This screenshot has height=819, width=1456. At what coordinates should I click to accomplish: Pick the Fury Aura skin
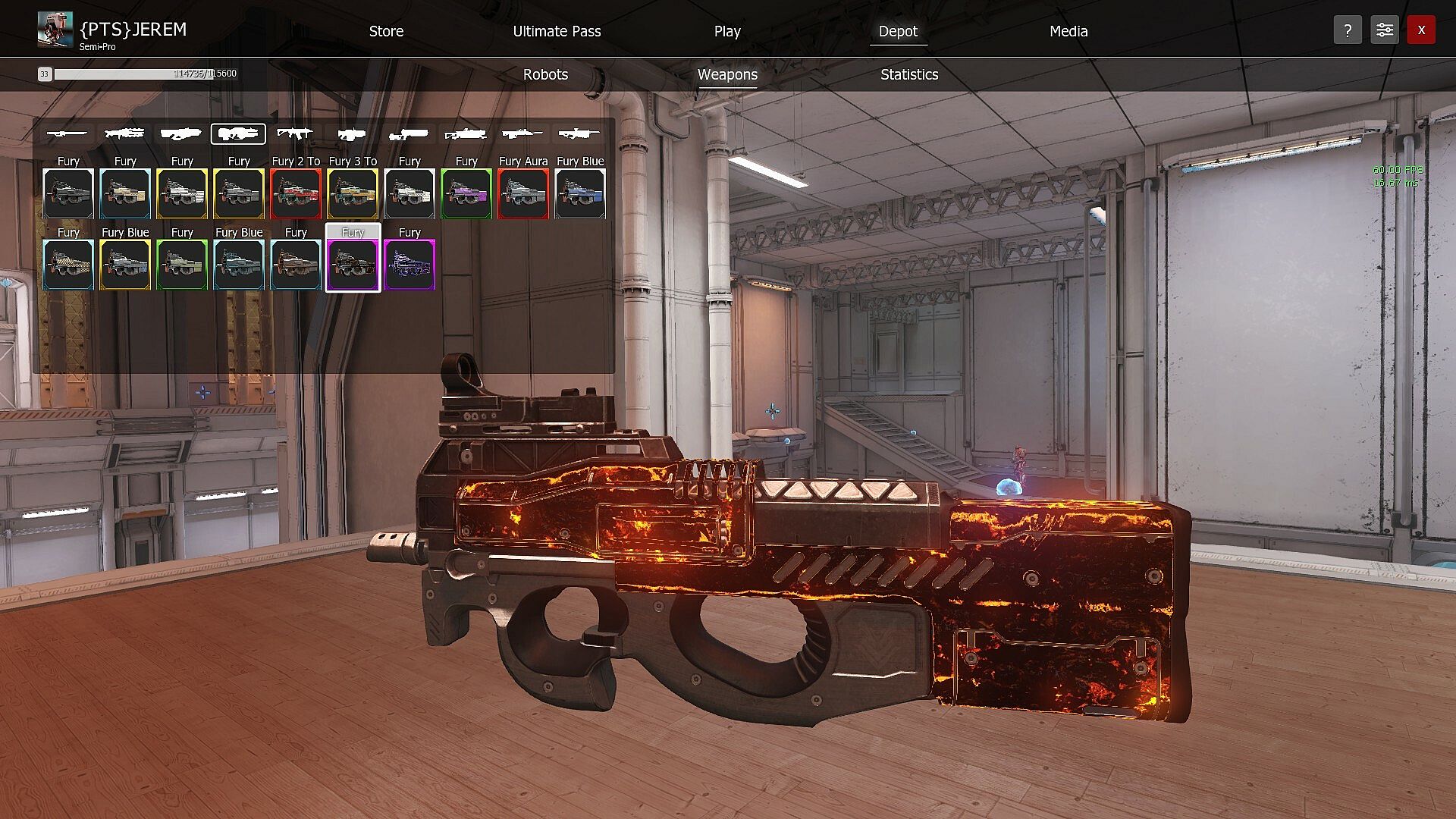click(523, 193)
